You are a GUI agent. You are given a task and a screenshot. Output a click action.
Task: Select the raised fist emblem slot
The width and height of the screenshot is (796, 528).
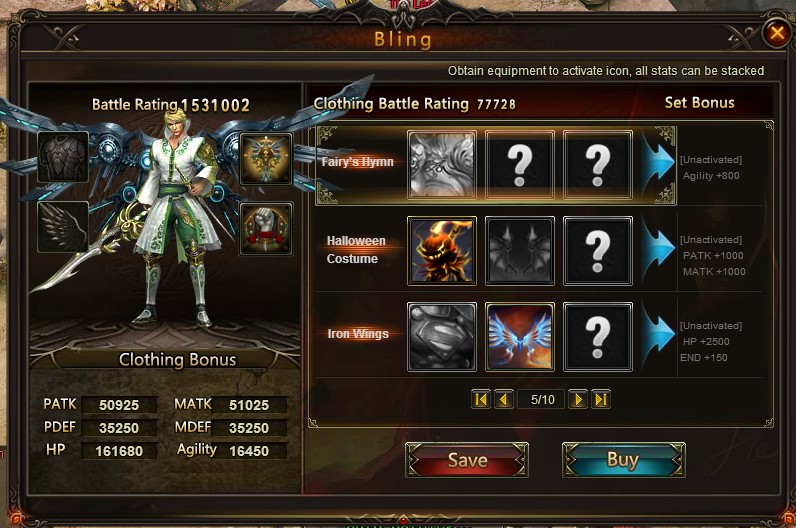coord(266,227)
